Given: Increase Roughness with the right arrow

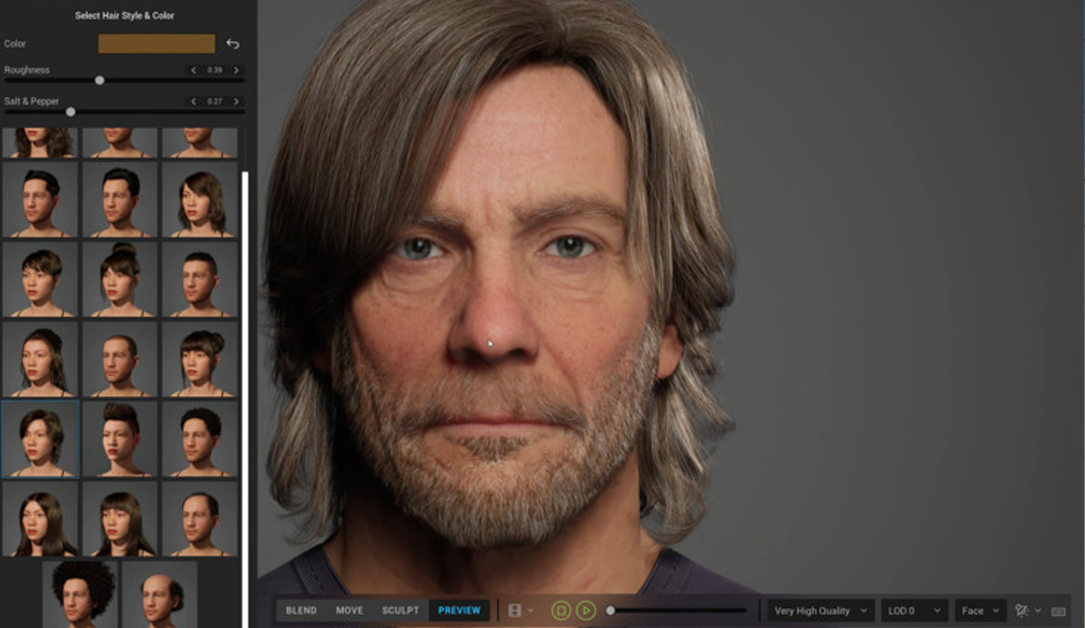Looking at the screenshot, I should pos(236,71).
